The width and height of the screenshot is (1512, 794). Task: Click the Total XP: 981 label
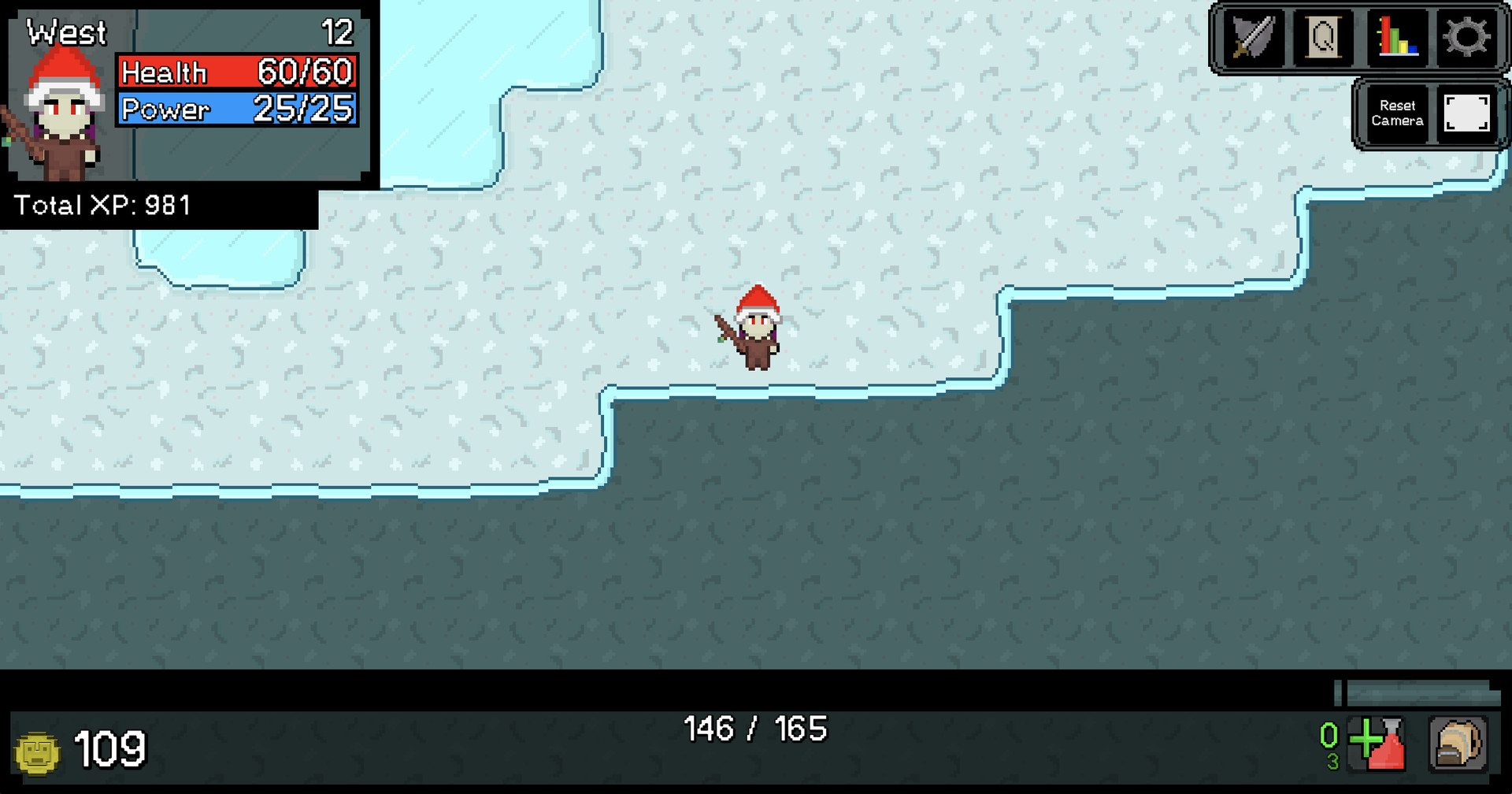tap(102, 206)
